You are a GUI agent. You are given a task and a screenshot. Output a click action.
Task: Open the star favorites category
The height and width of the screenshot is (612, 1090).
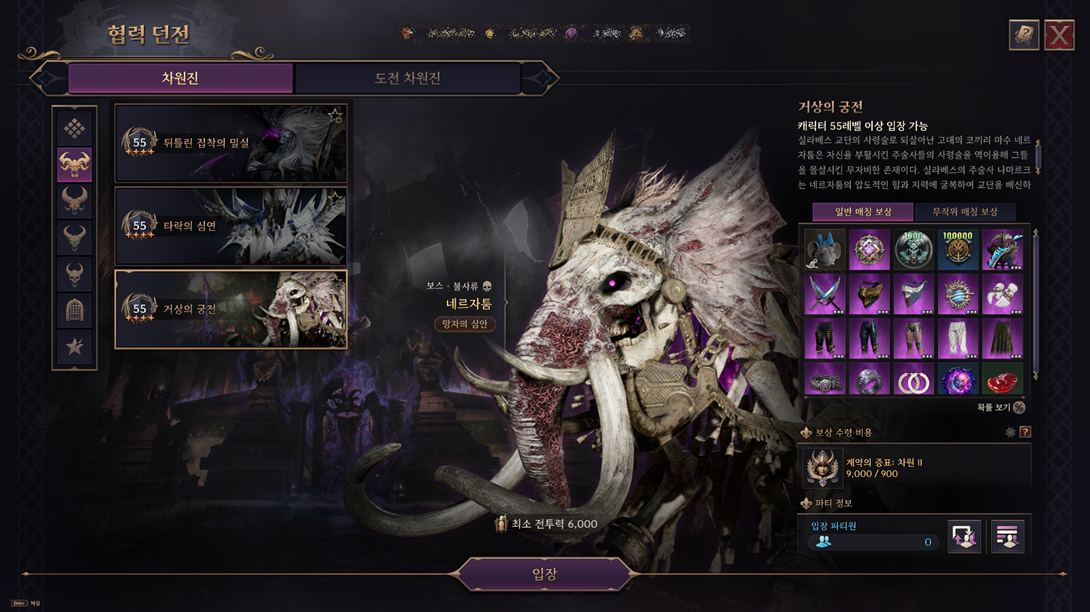click(75, 348)
